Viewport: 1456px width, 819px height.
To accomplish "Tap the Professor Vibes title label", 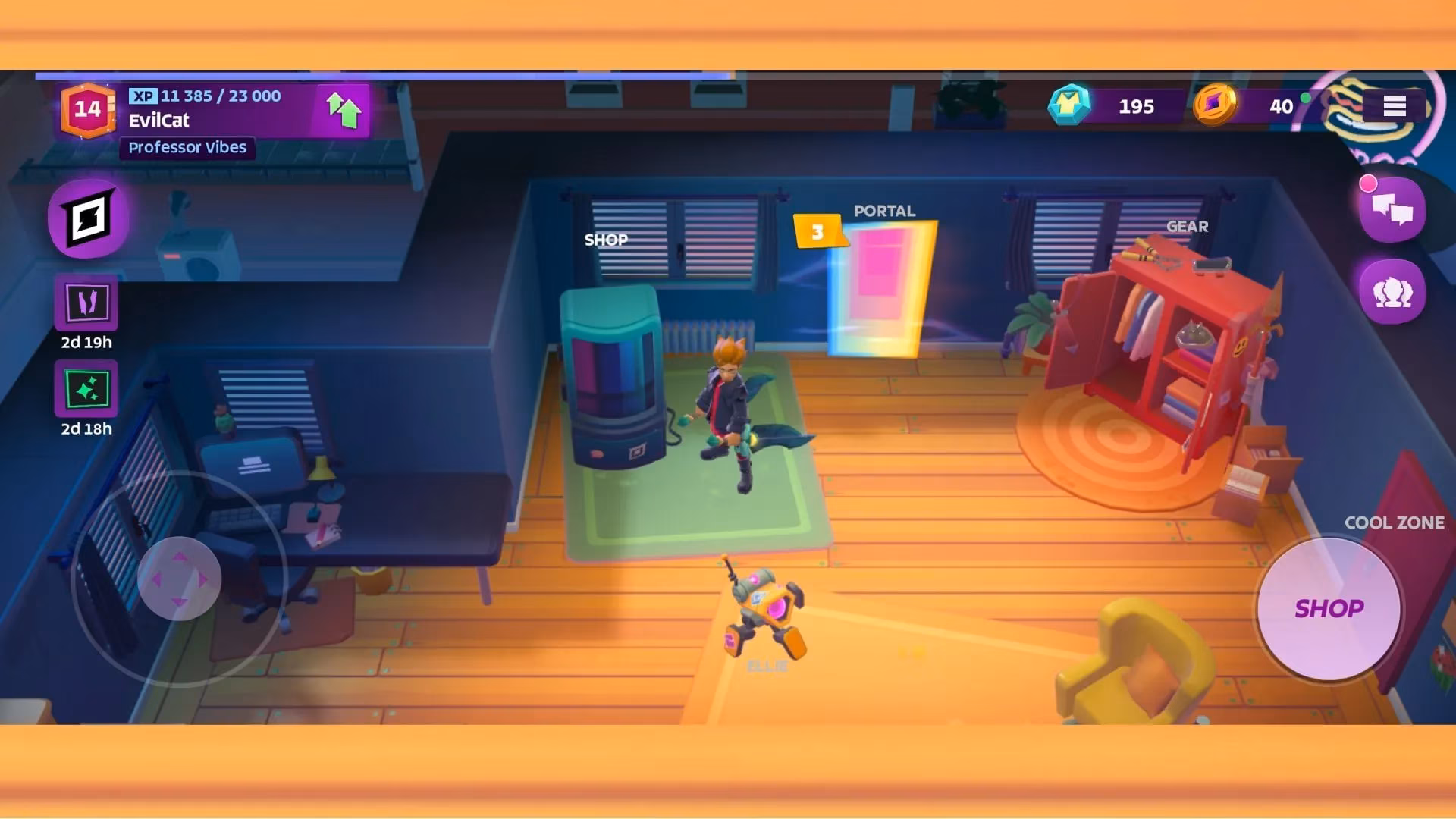I will (x=186, y=147).
